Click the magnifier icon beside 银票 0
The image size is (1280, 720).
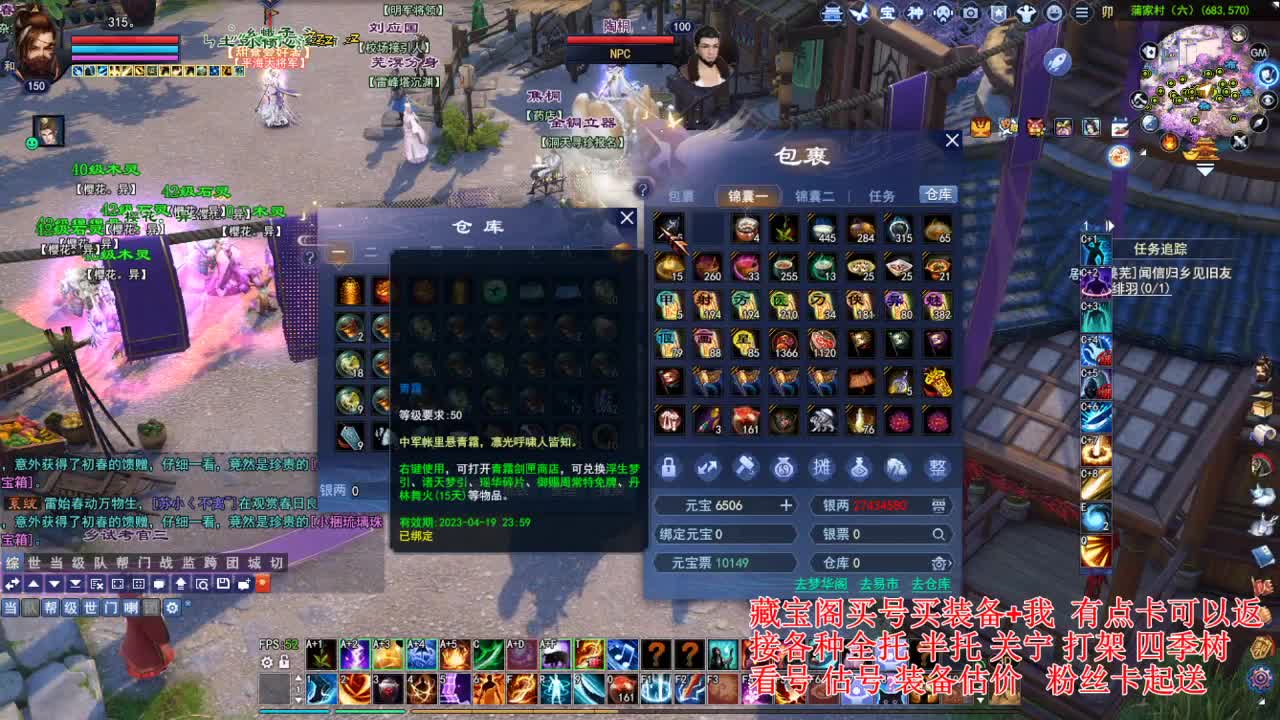point(938,534)
